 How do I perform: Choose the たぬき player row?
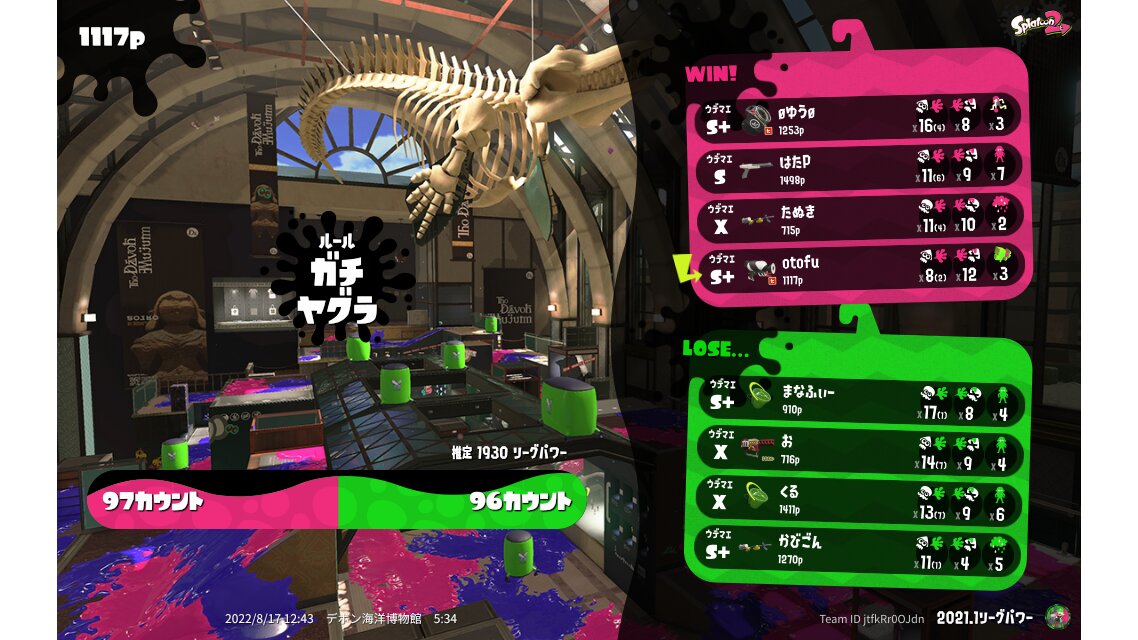click(858, 218)
